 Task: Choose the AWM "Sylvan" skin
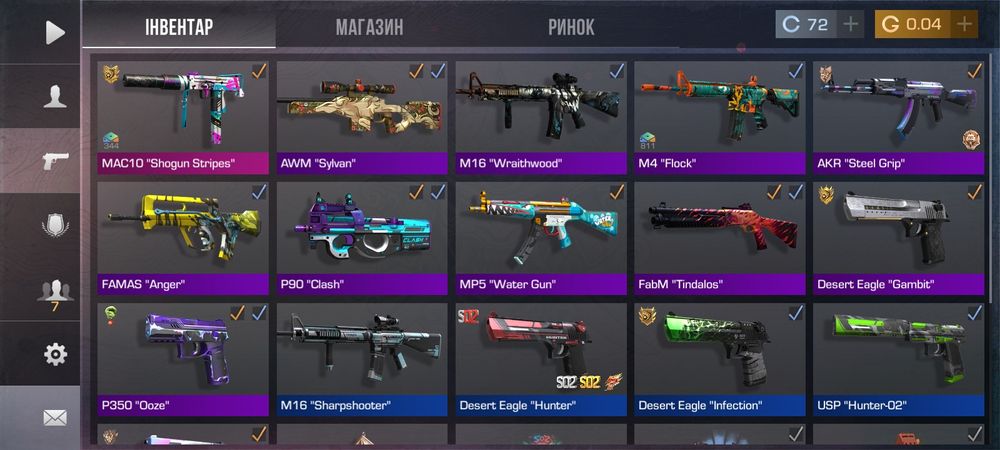point(362,116)
